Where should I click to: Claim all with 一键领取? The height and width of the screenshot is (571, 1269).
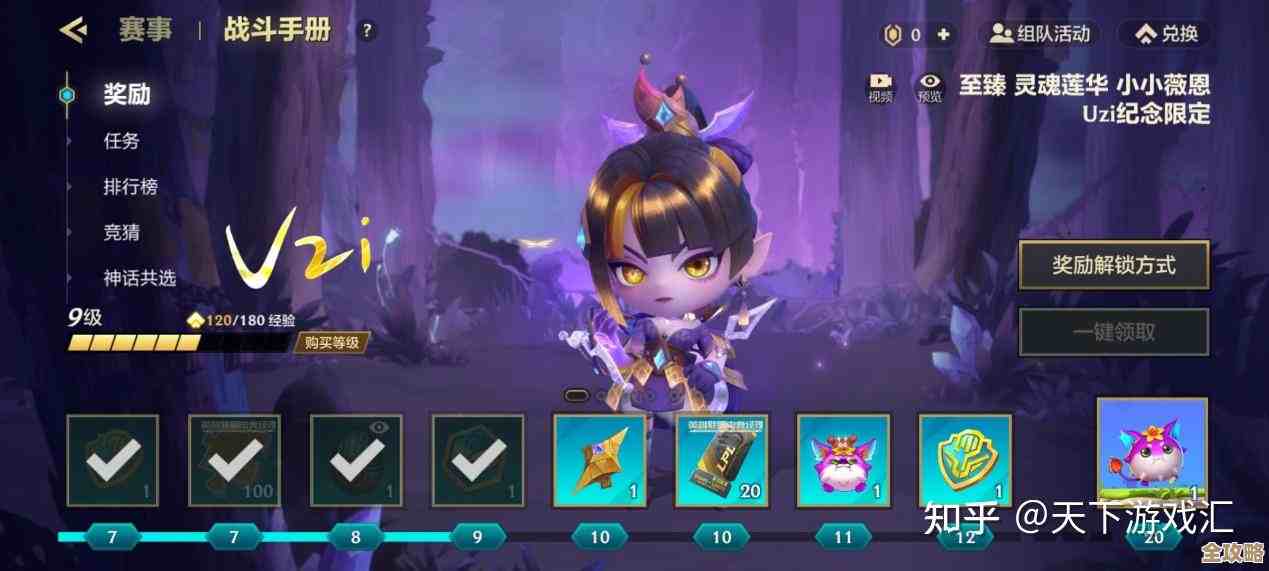click(x=1113, y=332)
